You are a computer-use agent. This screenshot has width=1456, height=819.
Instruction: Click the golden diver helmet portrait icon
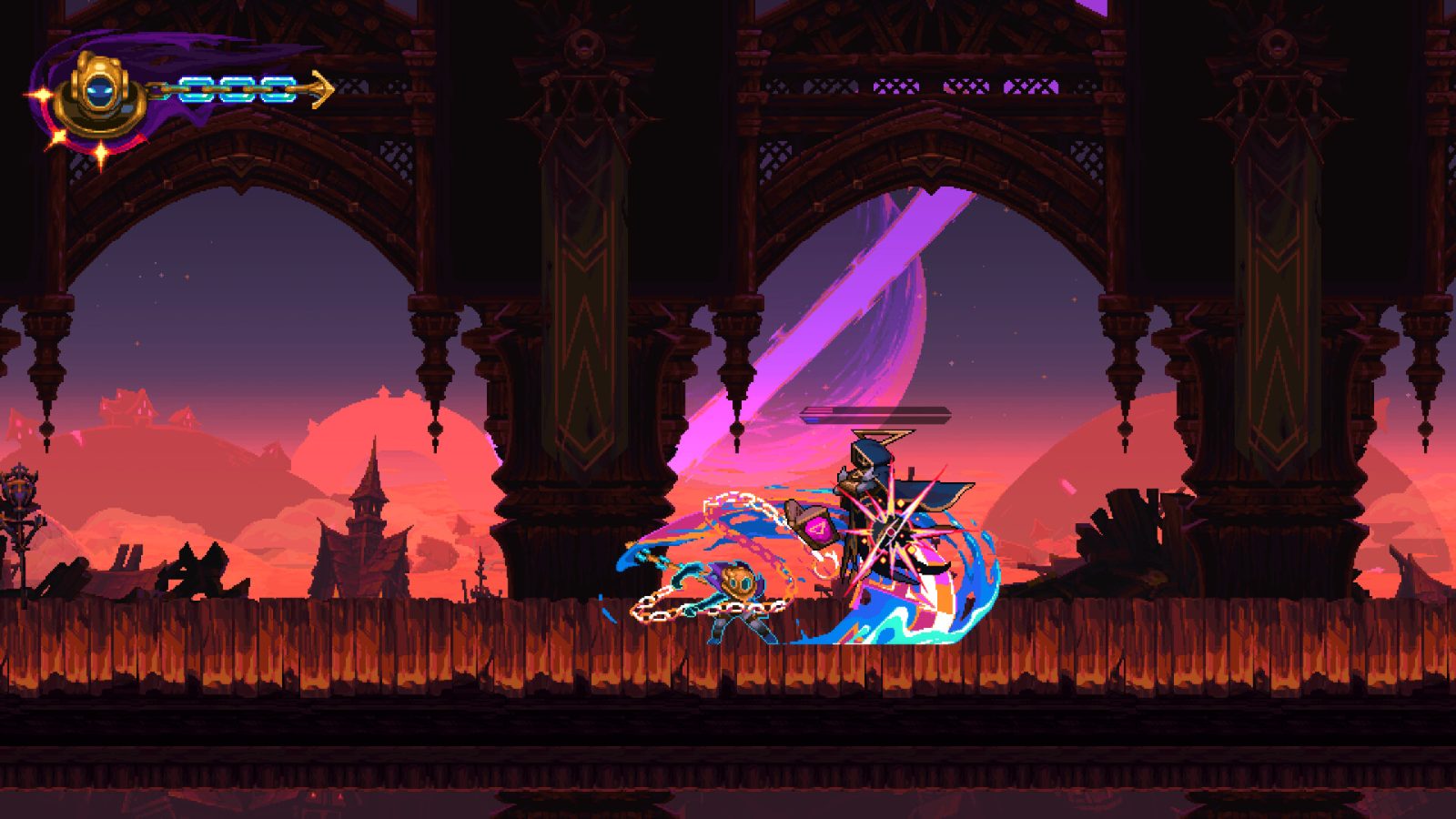coord(100,91)
